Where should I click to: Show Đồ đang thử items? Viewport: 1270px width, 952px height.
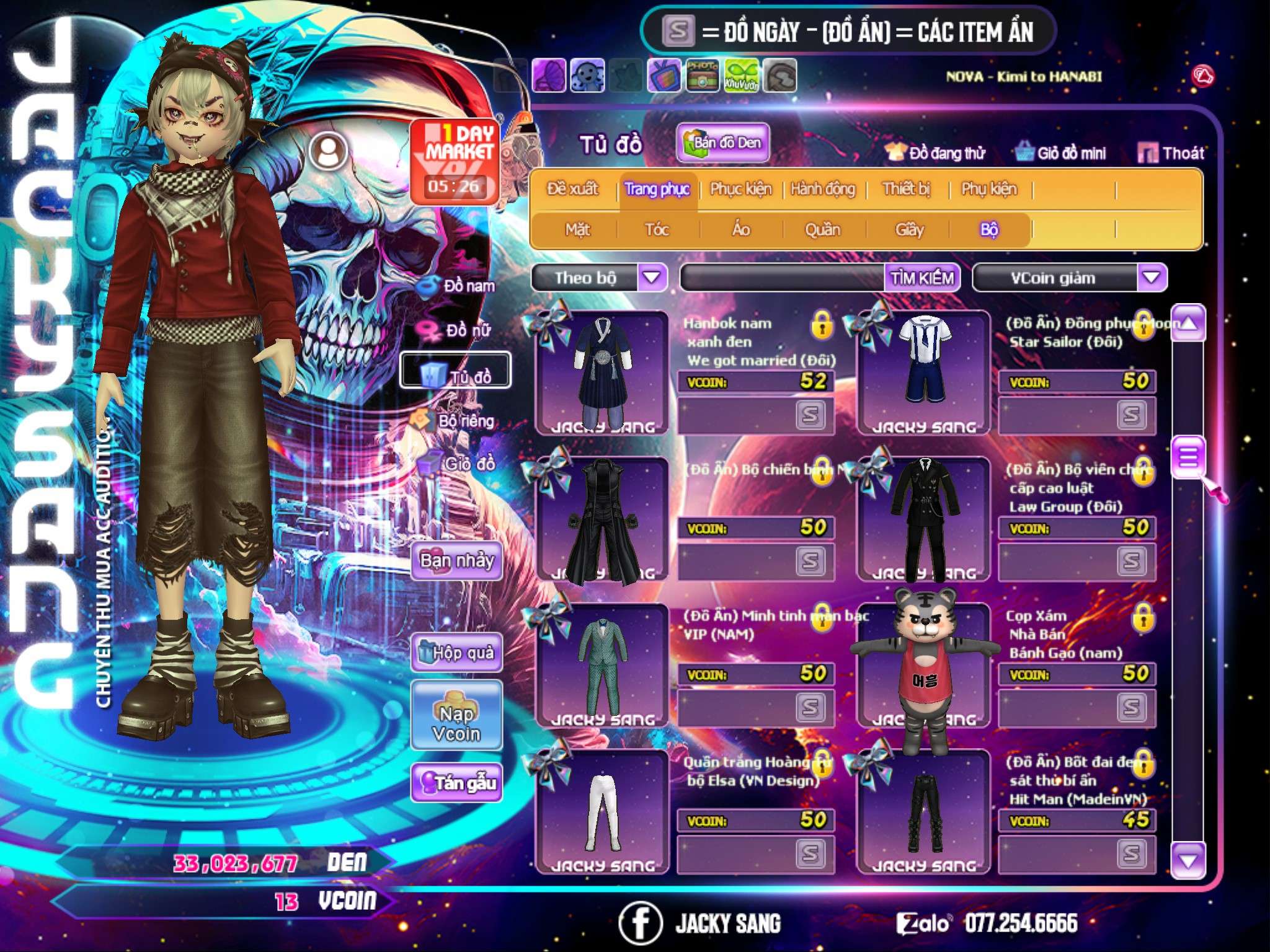(935, 153)
